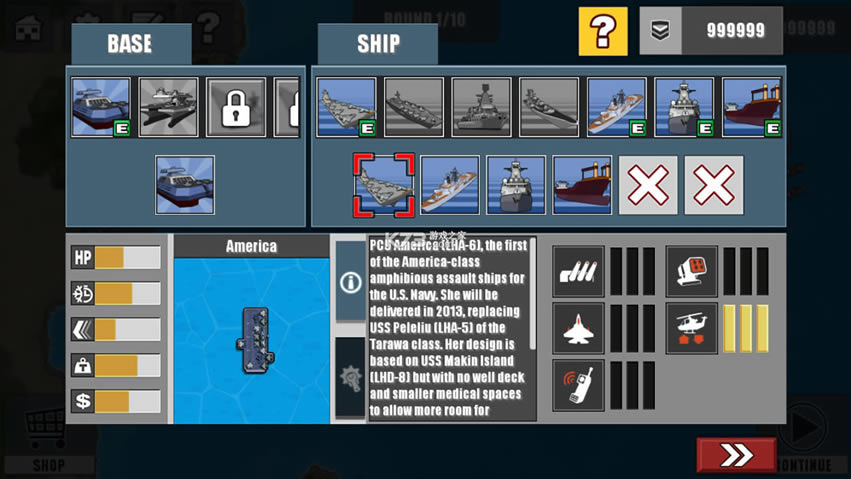Select the rocket launcher turret icon

click(691, 272)
